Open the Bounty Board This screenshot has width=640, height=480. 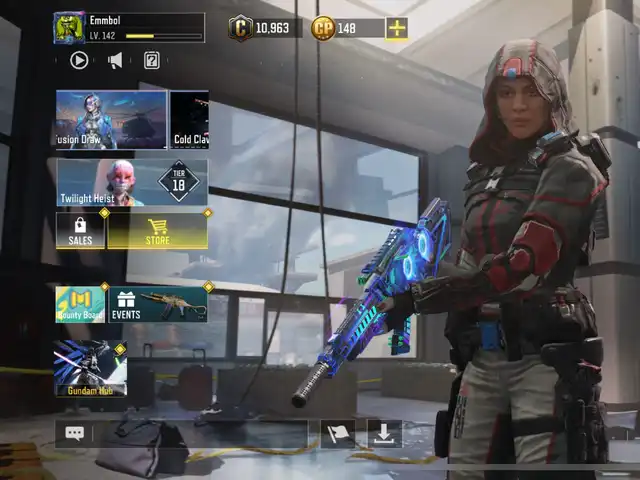[80, 304]
